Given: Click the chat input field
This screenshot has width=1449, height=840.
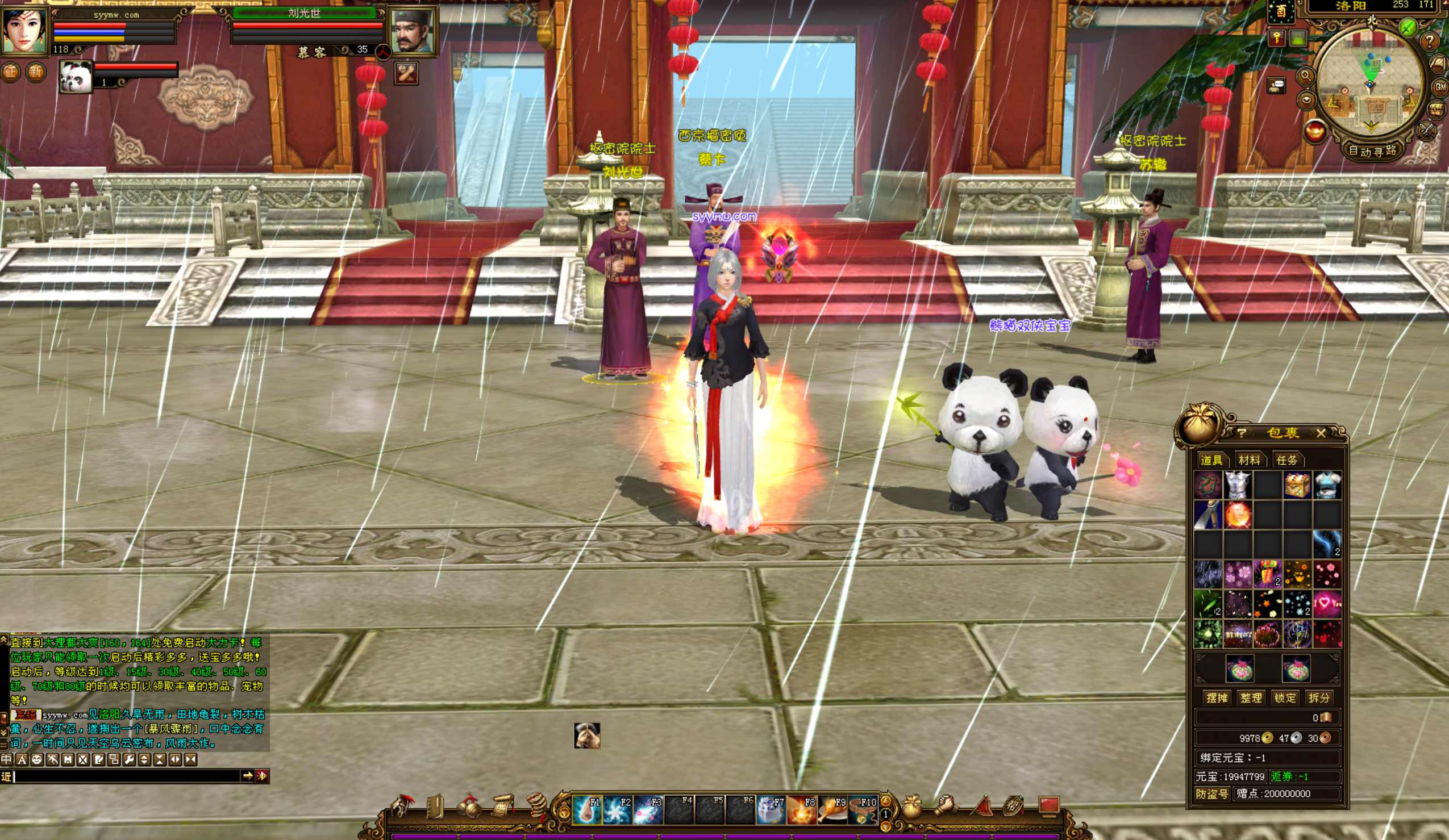Looking at the screenshot, I should (127, 776).
